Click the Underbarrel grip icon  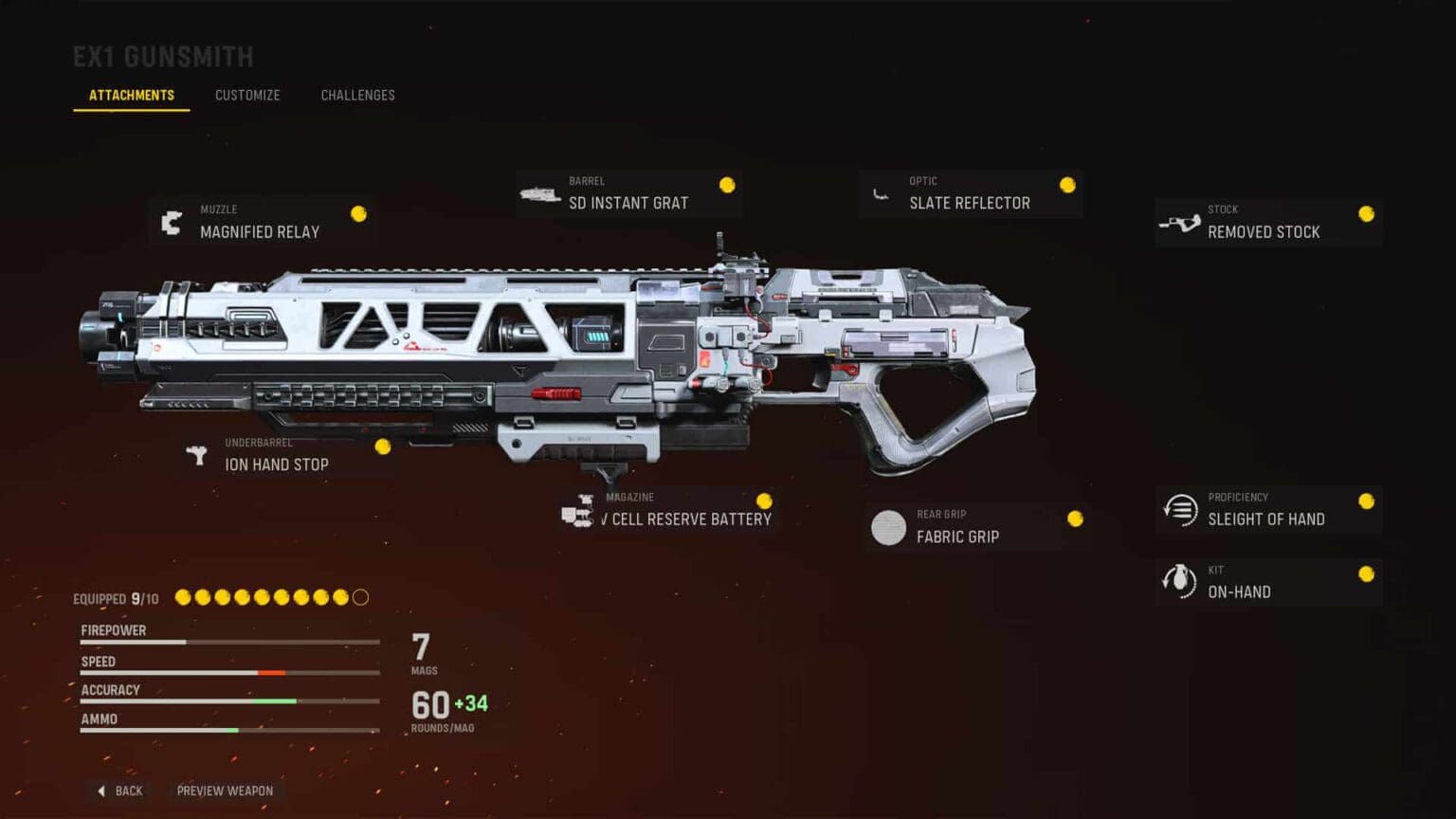[x=196, y=455]
